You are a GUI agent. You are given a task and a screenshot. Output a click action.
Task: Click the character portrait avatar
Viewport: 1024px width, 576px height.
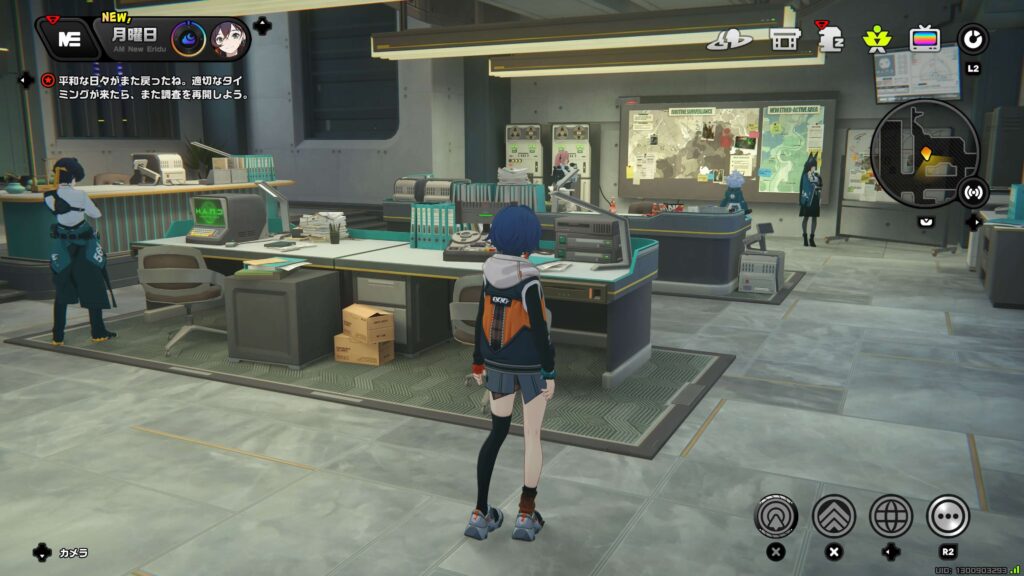(x=229, y=39)
